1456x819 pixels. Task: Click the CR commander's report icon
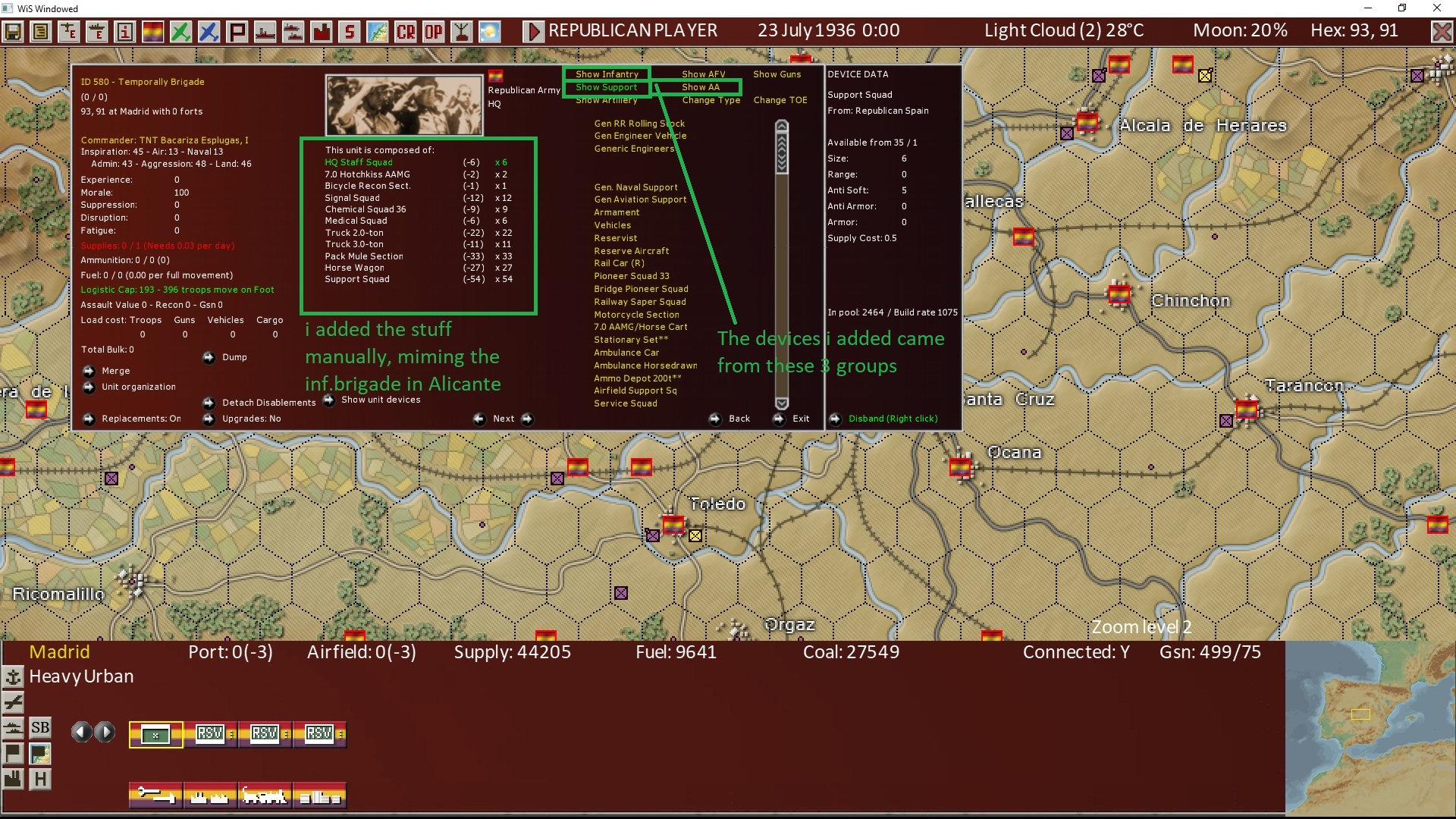click(404, 31)
